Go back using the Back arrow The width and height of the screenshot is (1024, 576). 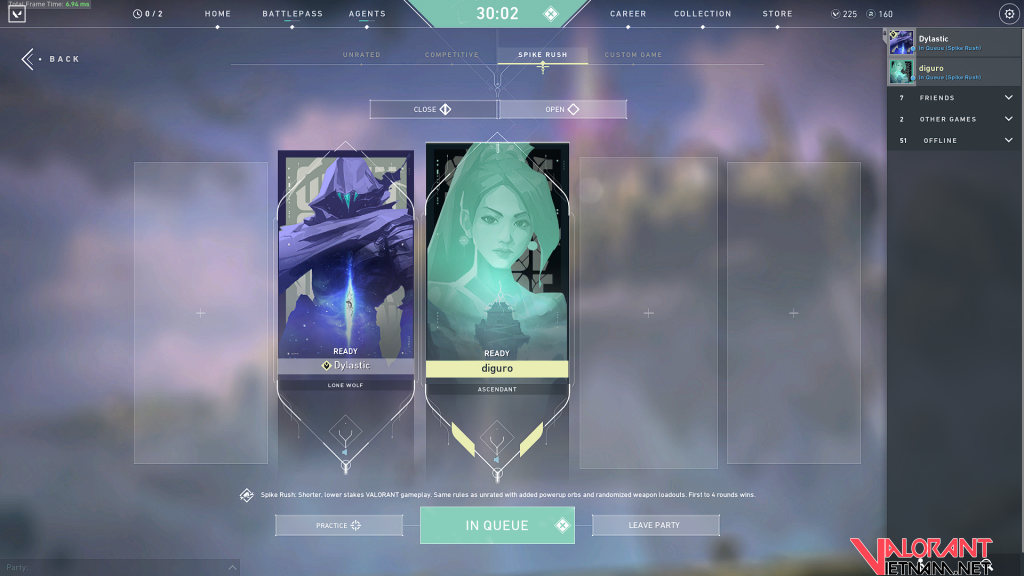(50, 59)
